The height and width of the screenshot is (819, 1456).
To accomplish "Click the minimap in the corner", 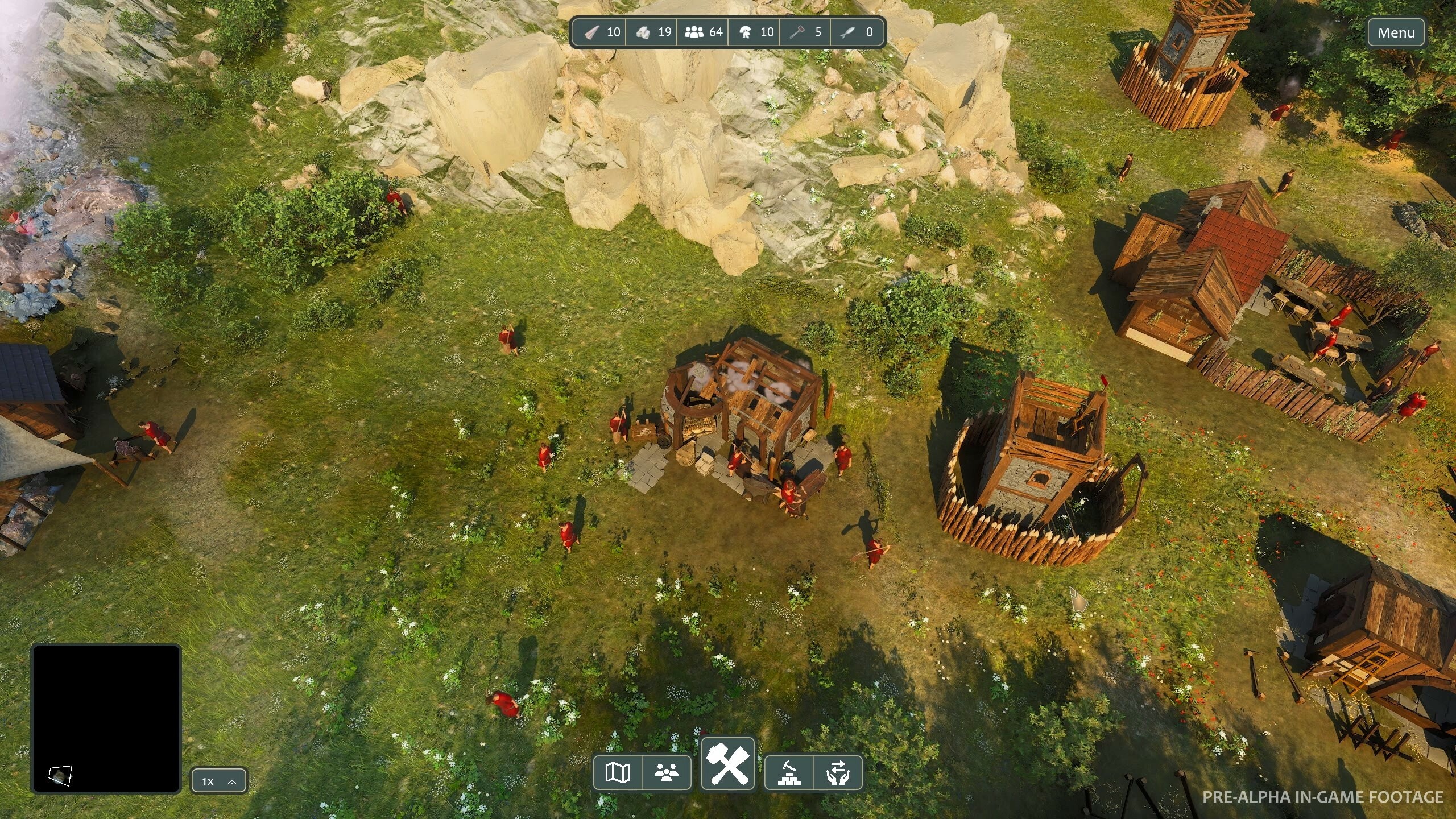I will click(x=106, y=718).
